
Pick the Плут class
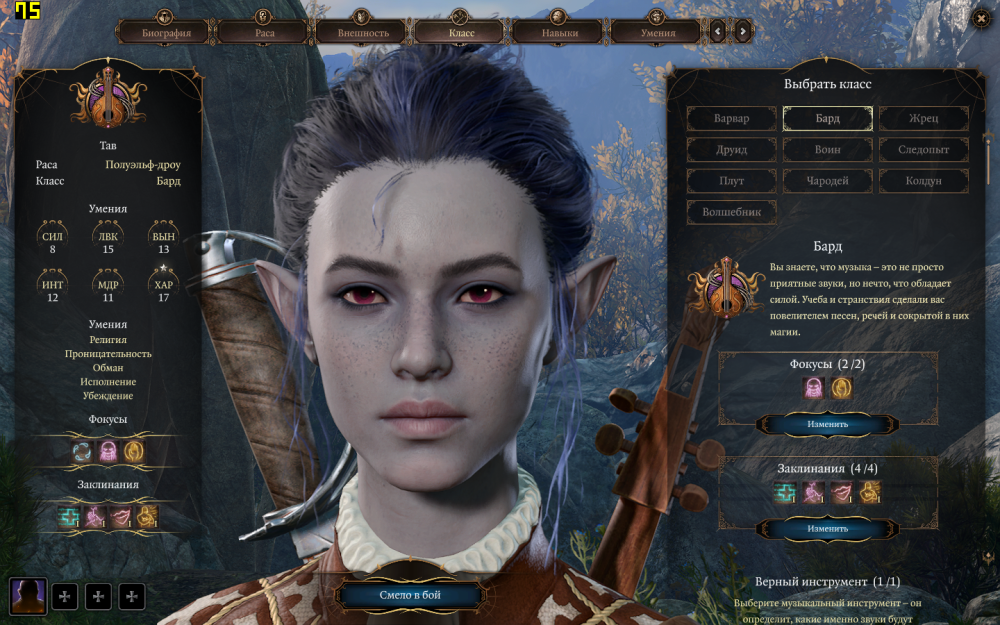coord(731,181)
